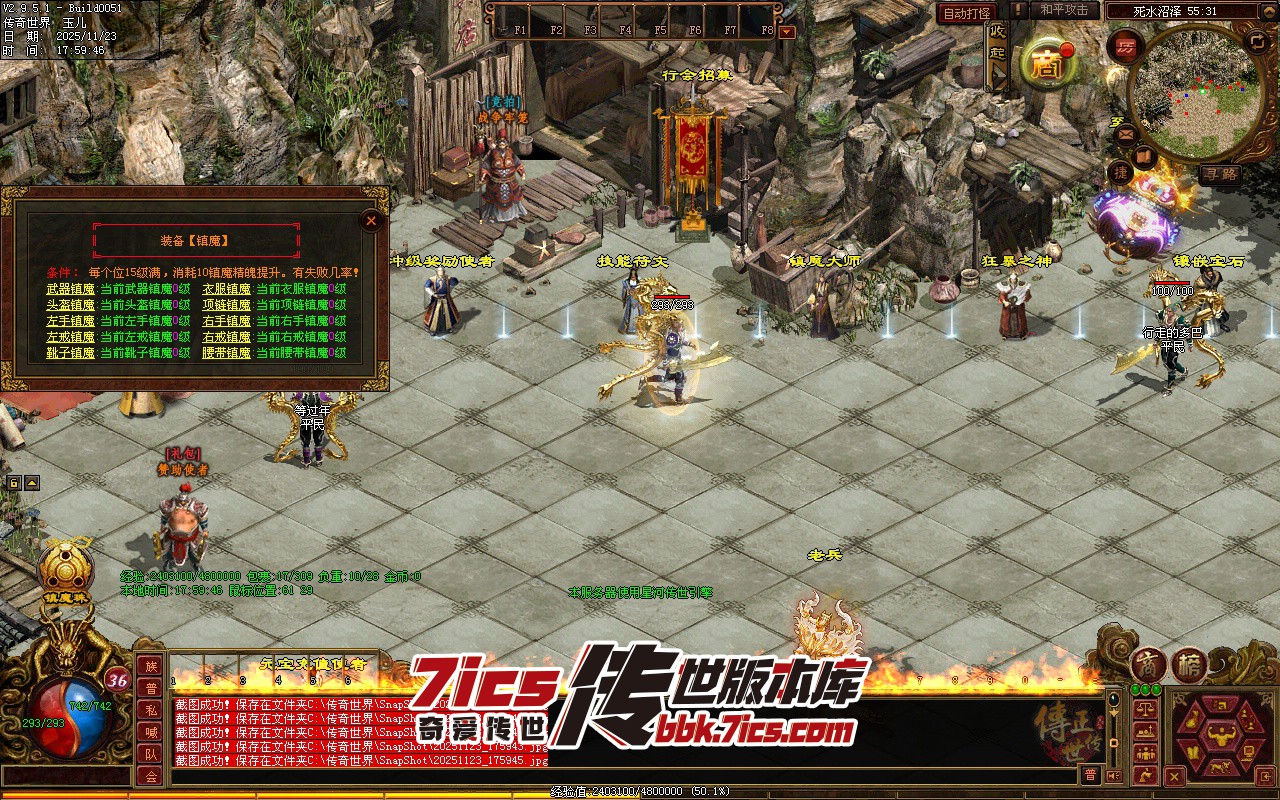Open the 商 shop icon
The height and width of the screenshot is (800, 1280).
coord(1045,63)
